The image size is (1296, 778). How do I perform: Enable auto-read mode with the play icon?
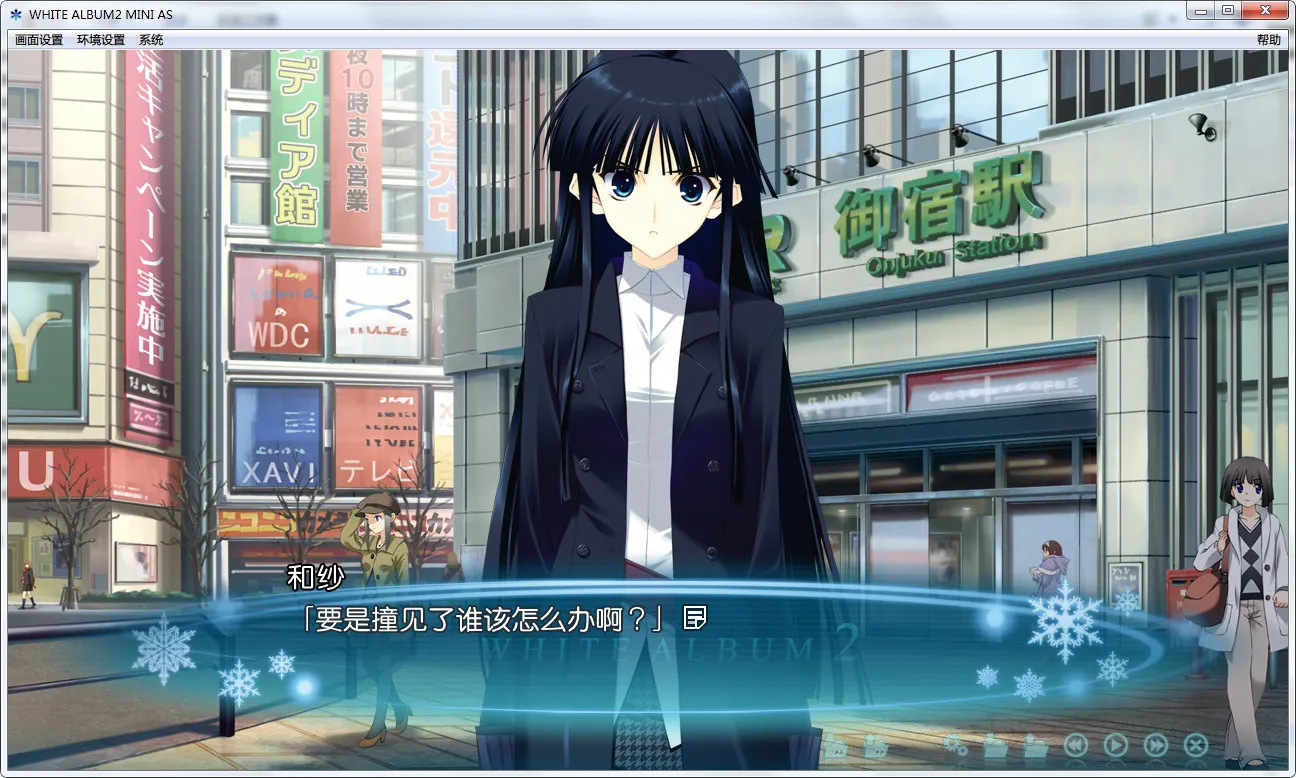[1115, 745]
